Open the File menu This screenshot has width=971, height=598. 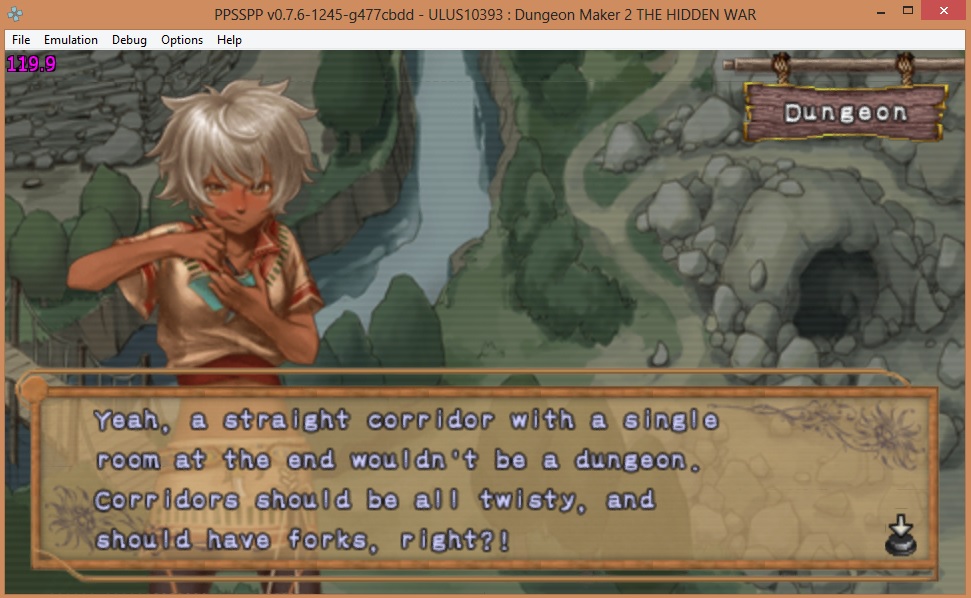pos(21,40)
